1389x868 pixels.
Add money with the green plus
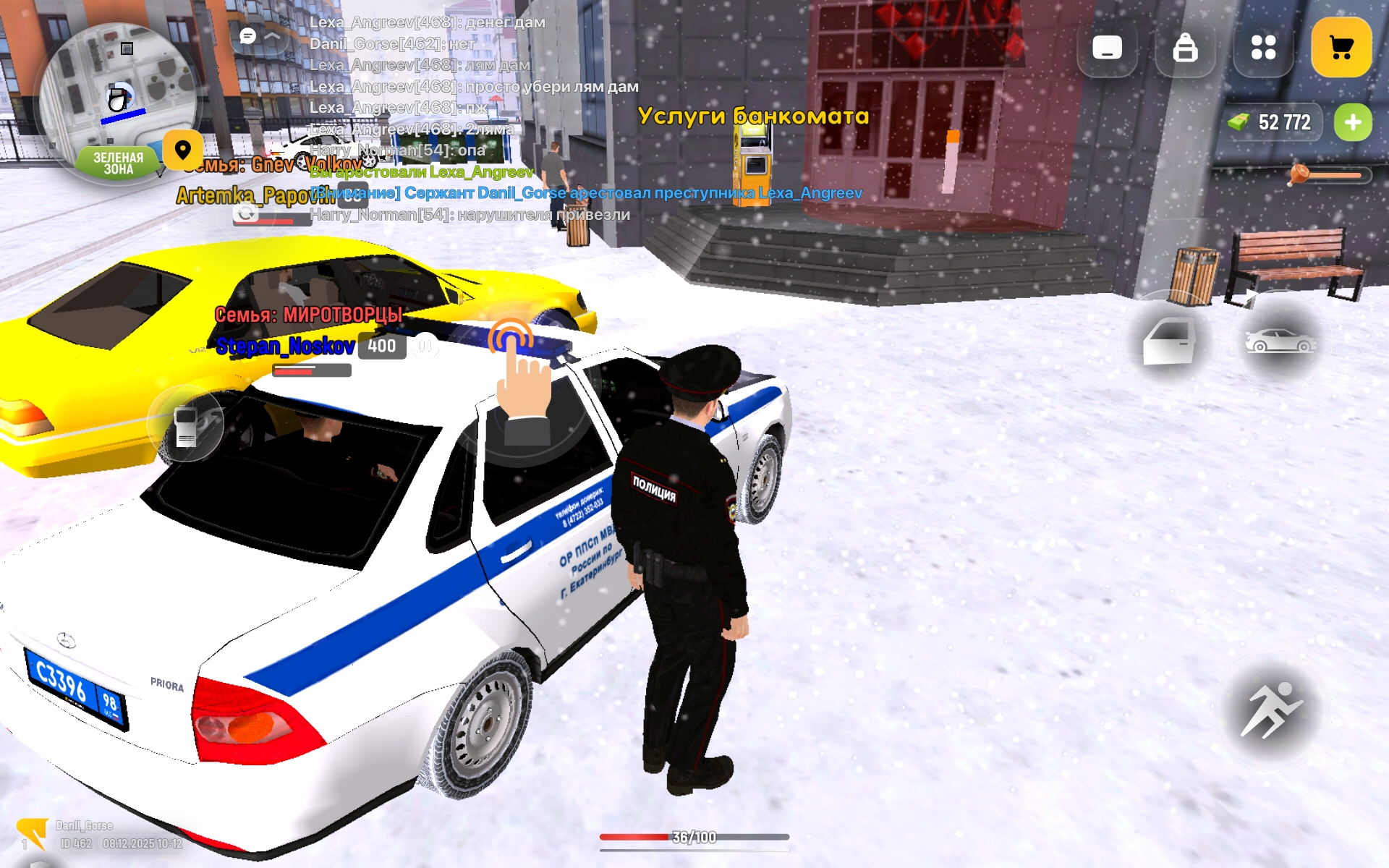[1353, 122]
